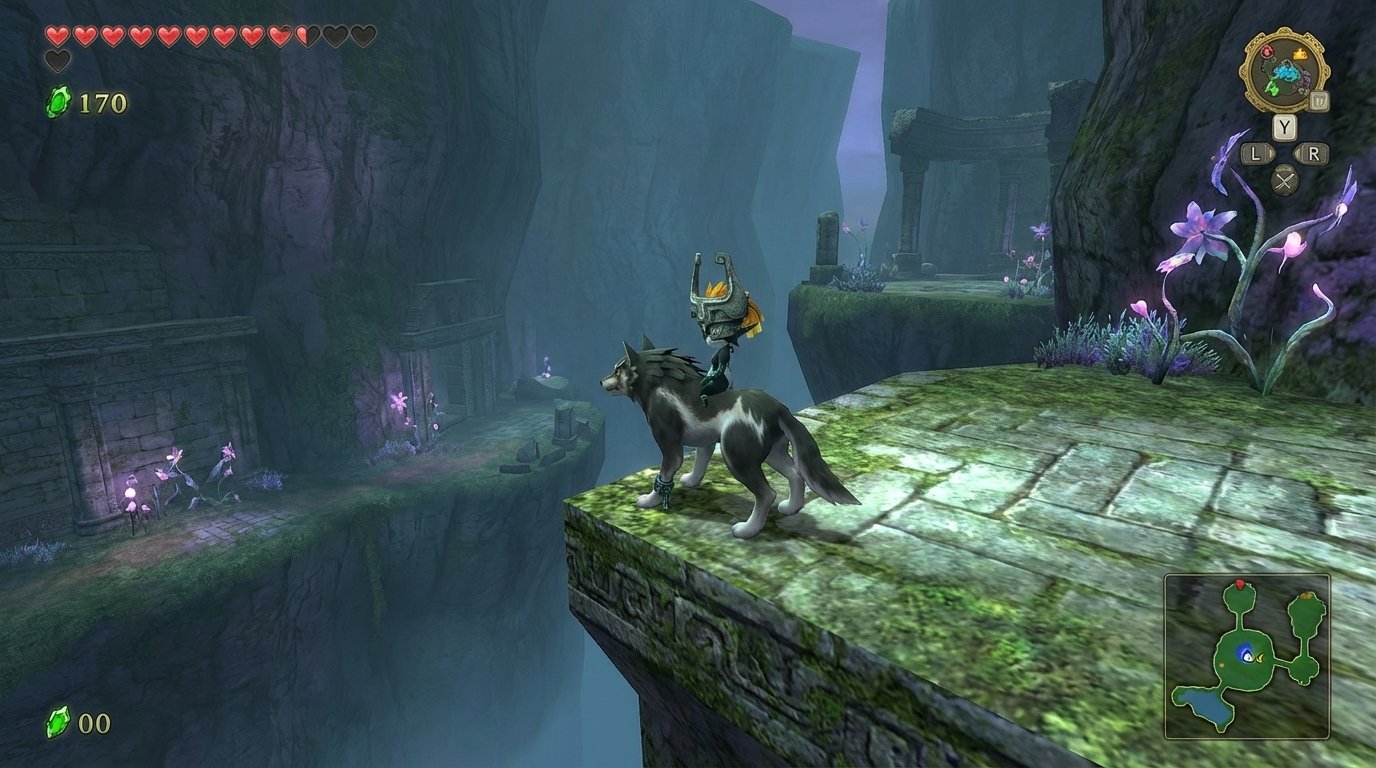Open the red marker at the minimap's top
This screenshot has width=1376, height=768.
pyautogui.click(x=1239, y=582)
